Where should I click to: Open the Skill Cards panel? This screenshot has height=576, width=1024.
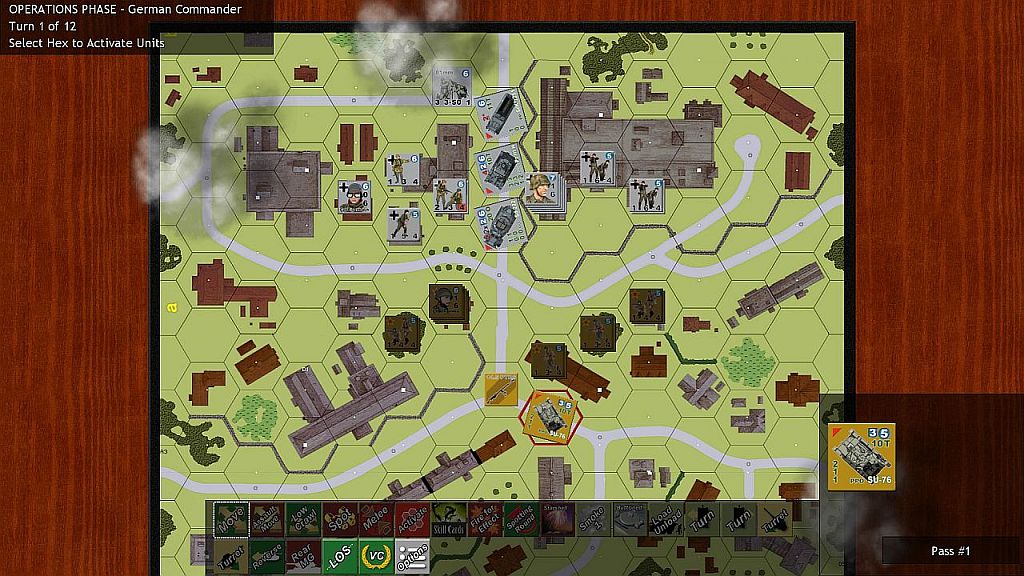(x=448, y=519)
